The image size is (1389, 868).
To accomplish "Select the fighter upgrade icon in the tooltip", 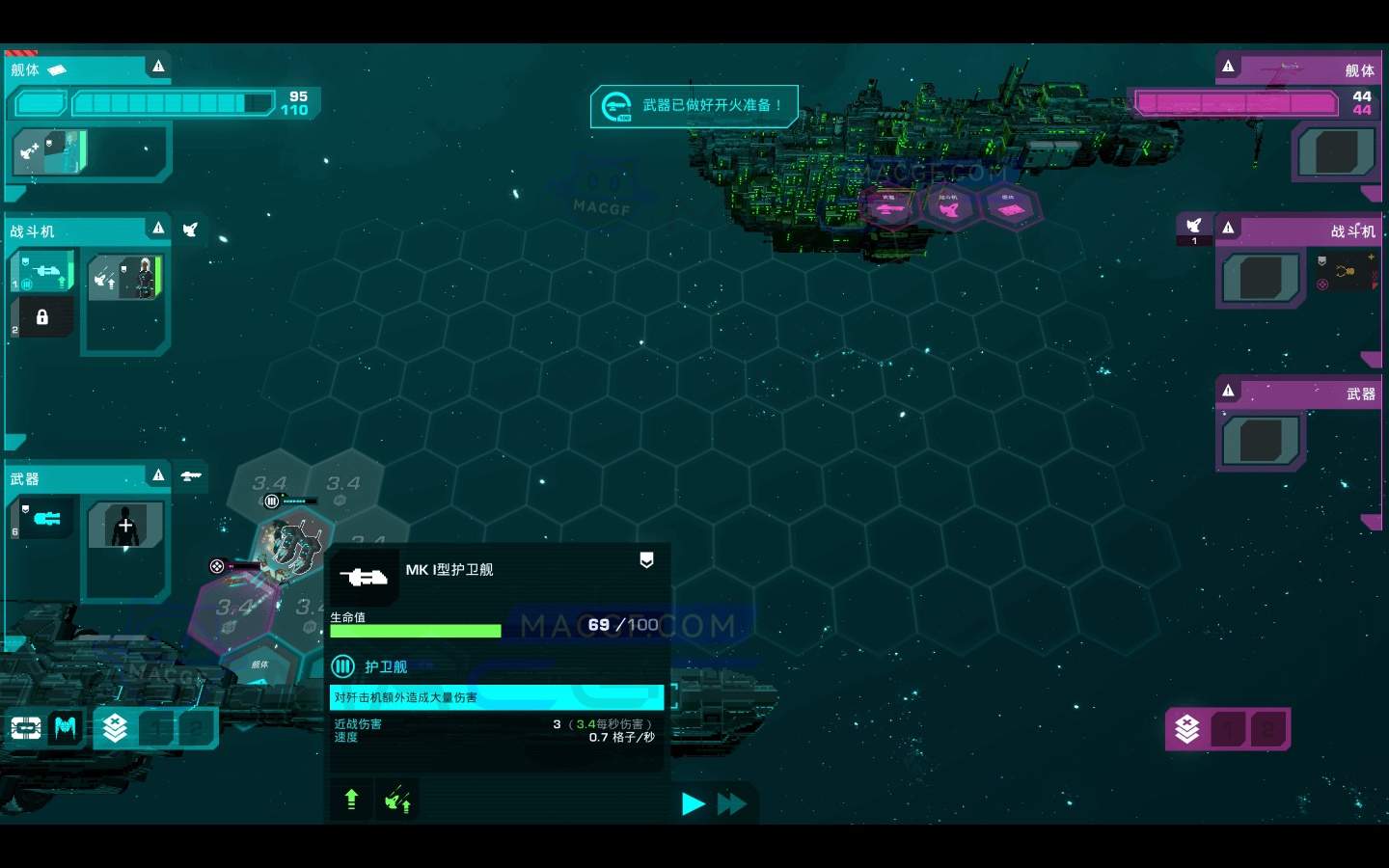I will tap(397, 800).
